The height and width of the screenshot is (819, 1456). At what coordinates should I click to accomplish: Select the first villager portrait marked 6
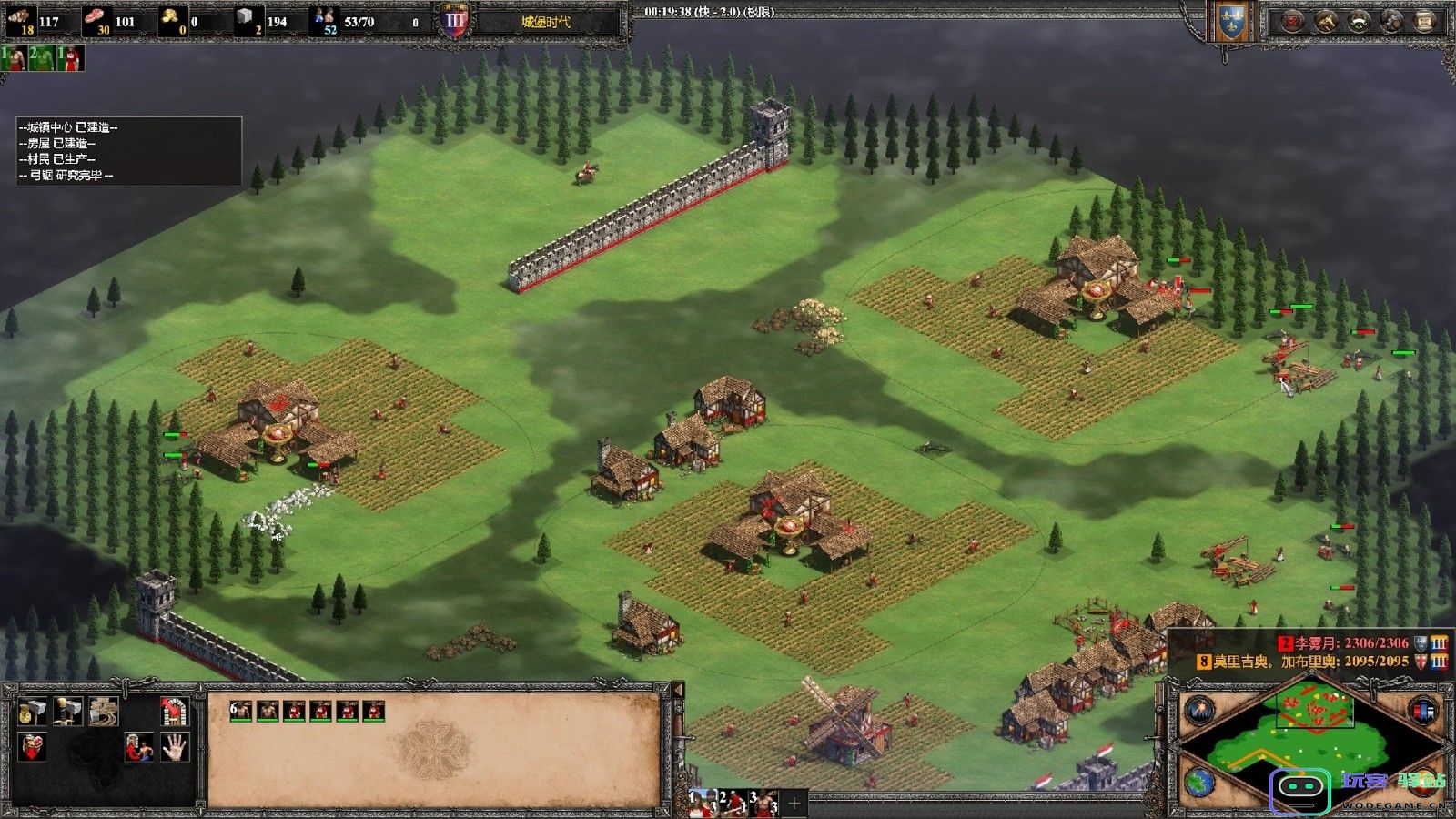click(x=240, y=711)
